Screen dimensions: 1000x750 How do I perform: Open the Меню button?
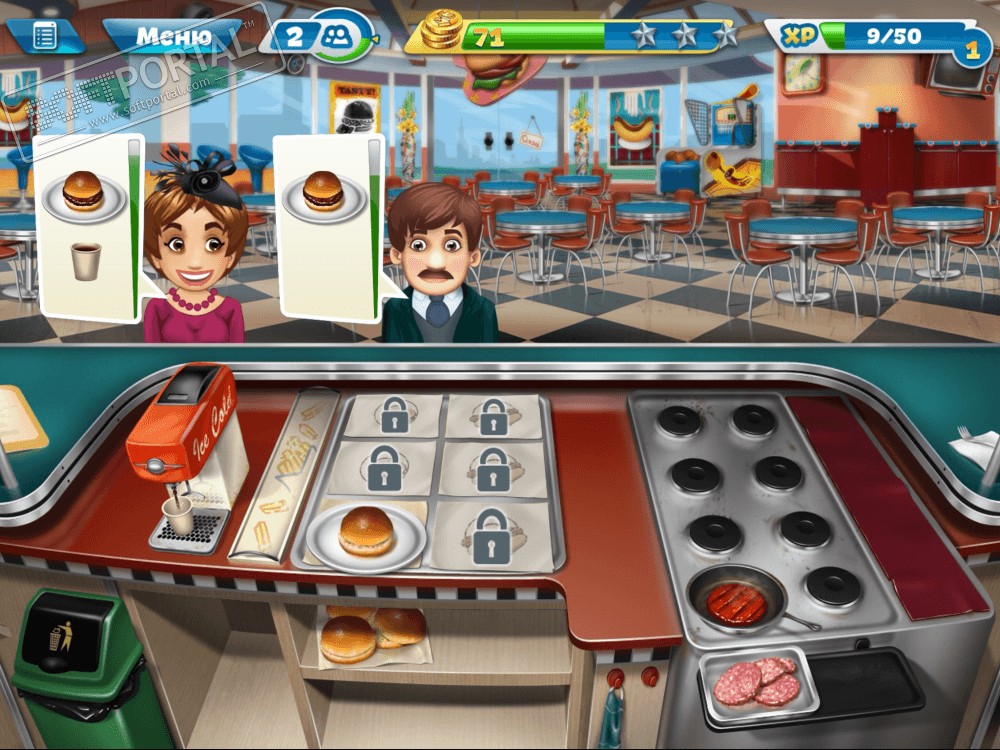point(173,37)
